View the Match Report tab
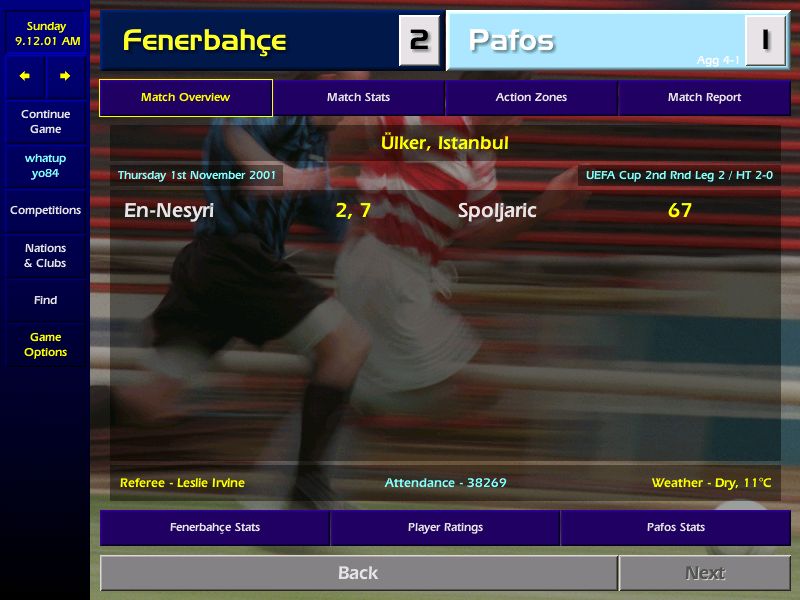The height and width of the screenshot is (600, 800). coord(704,98)
